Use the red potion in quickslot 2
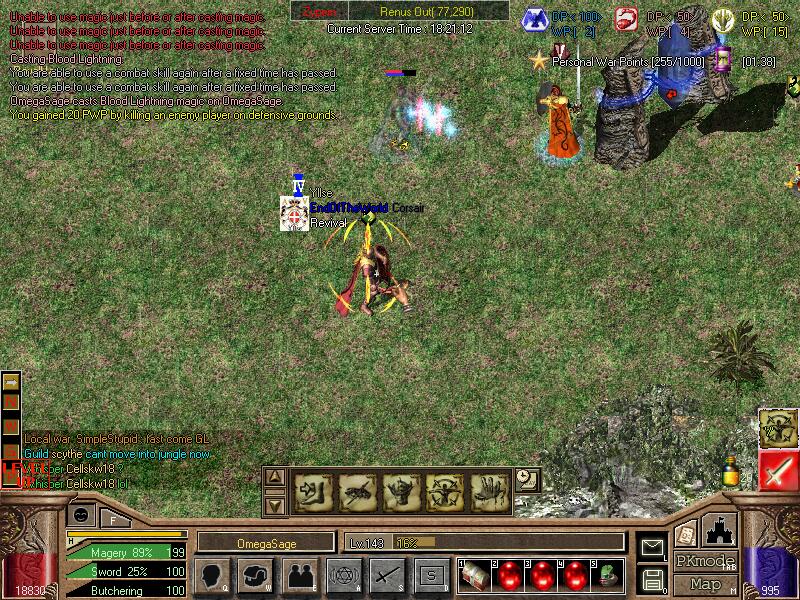The height and width of the screenshot is (600, 800). point(509,574)
